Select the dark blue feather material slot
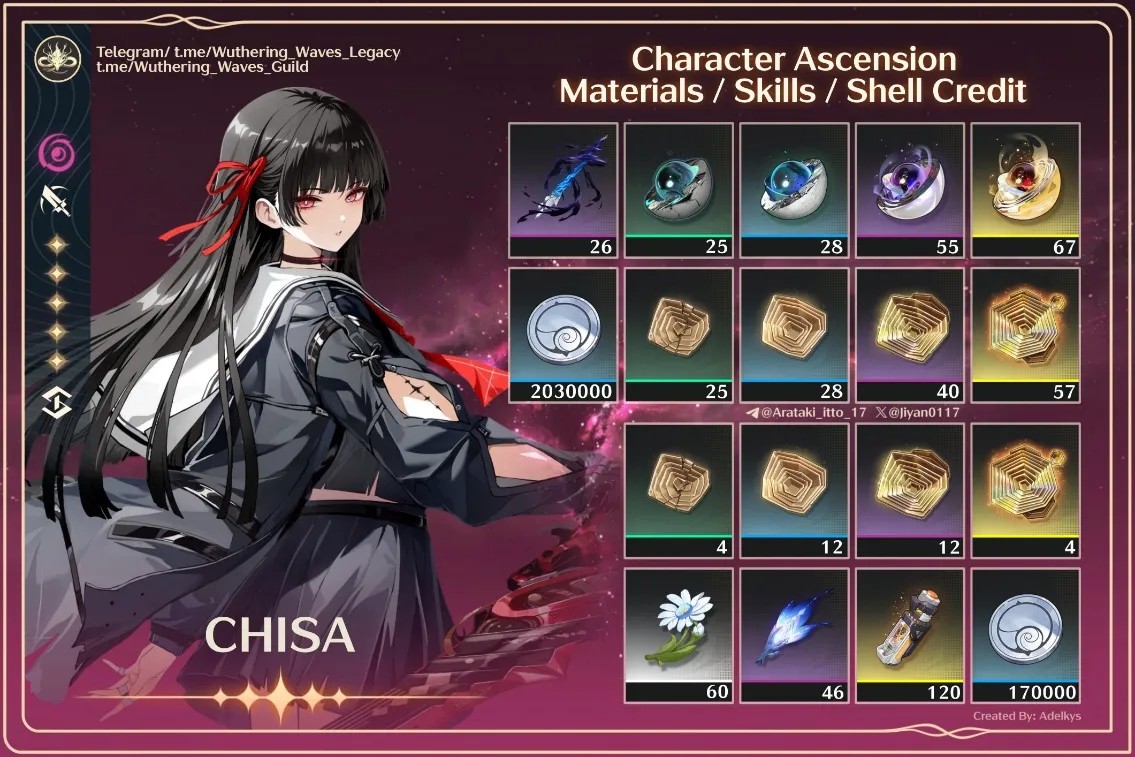Screen dimensions: 1135x757 (563, 189)
